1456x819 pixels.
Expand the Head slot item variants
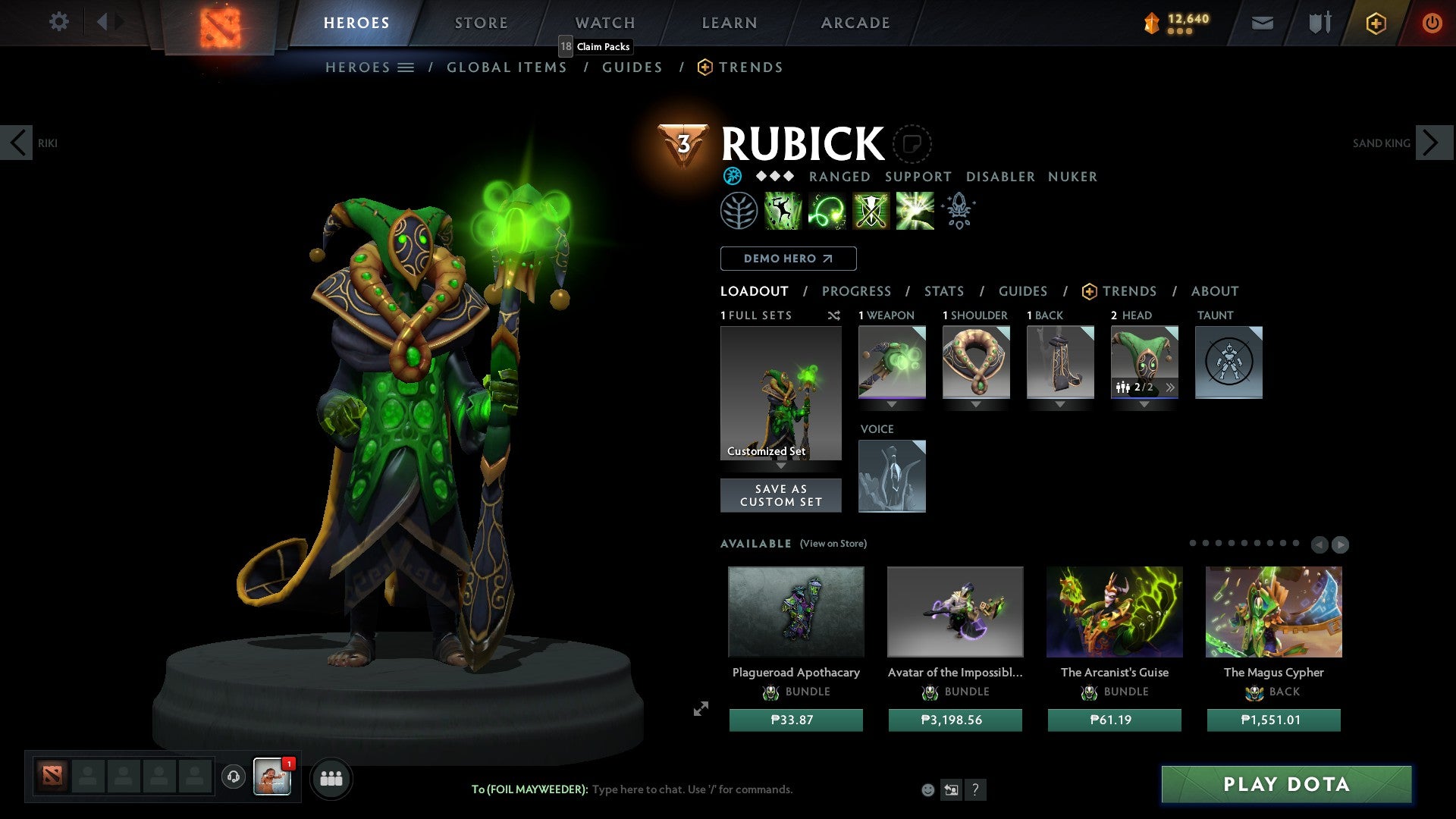coord(1172,387)
